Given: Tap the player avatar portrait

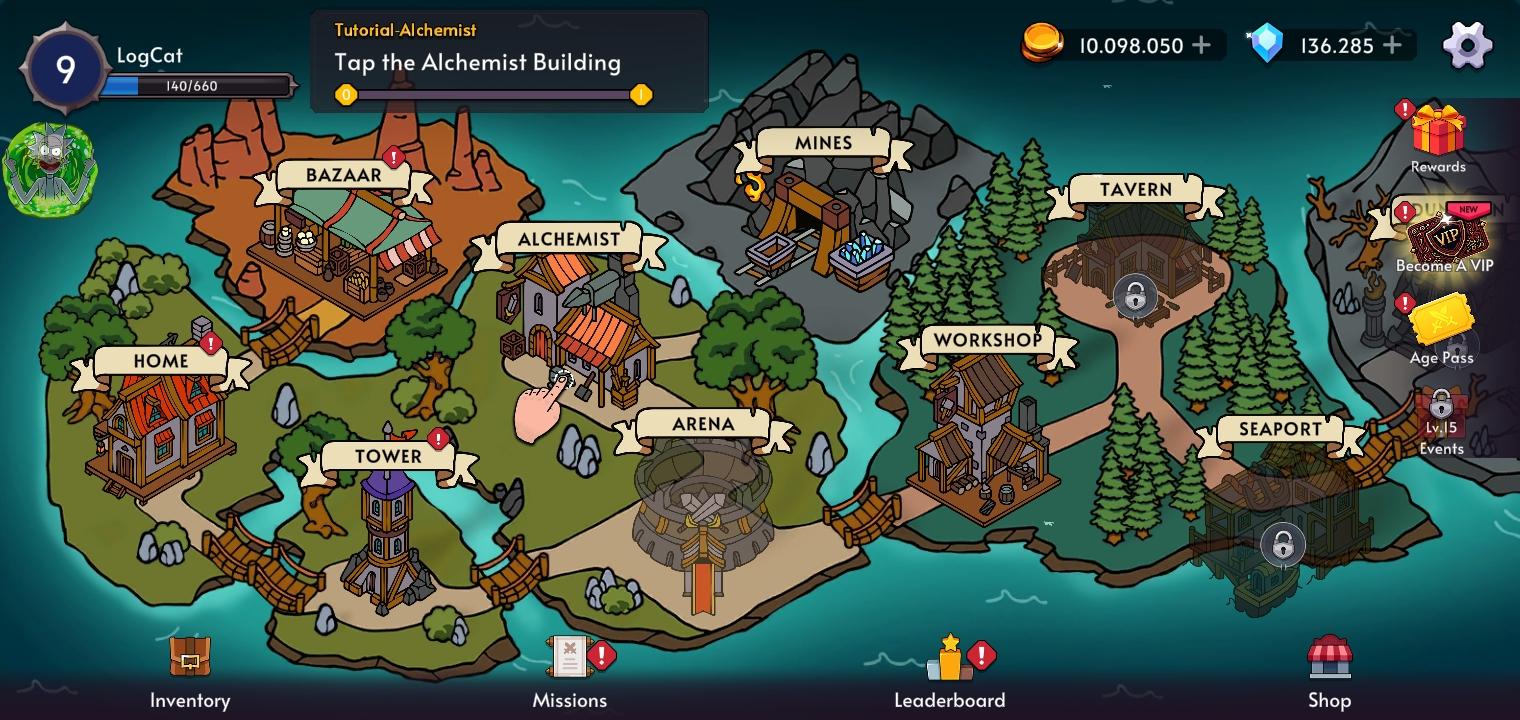Looking at the screenshot, I should [x=50, y=170].
